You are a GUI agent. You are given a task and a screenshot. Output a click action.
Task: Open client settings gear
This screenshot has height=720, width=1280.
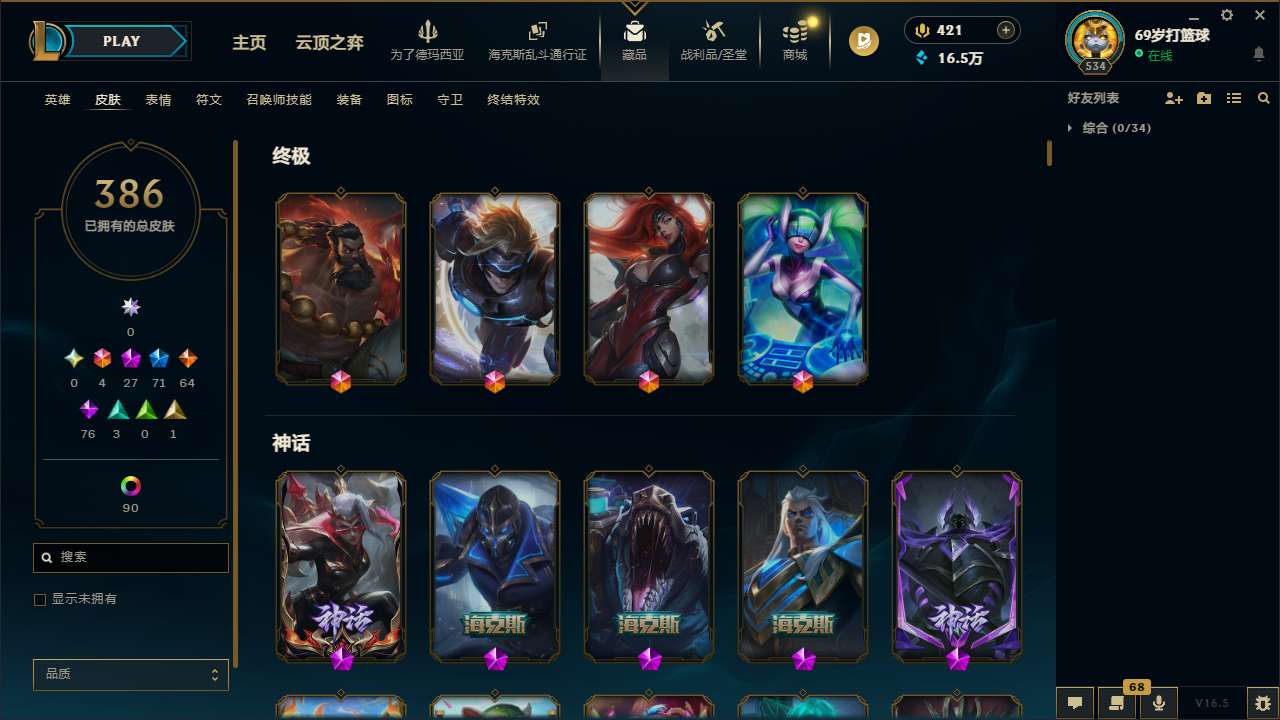coord(1226,15)
